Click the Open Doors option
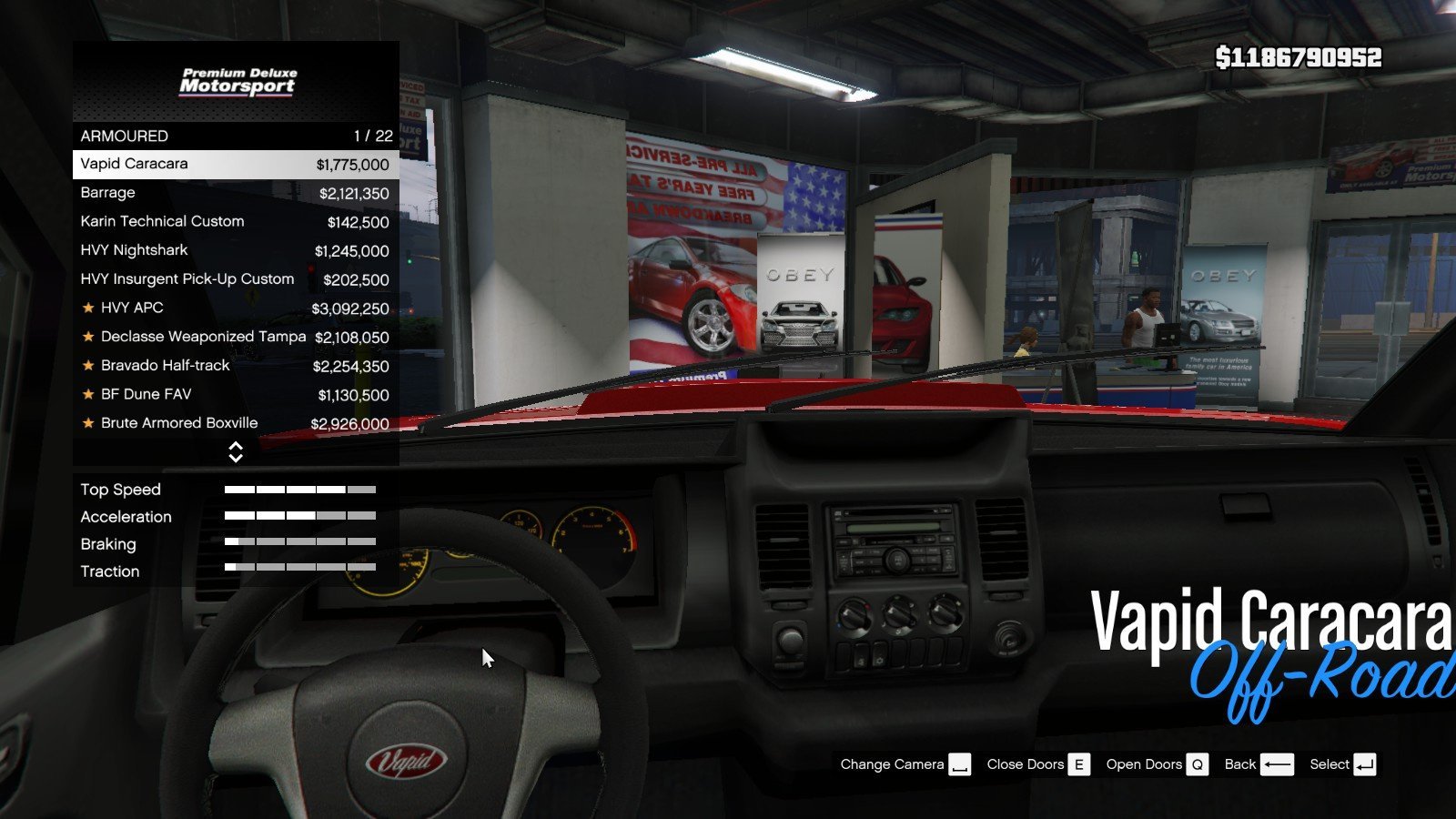The width and height of the screenshot is (1456, 819). tap(1157, 764)
